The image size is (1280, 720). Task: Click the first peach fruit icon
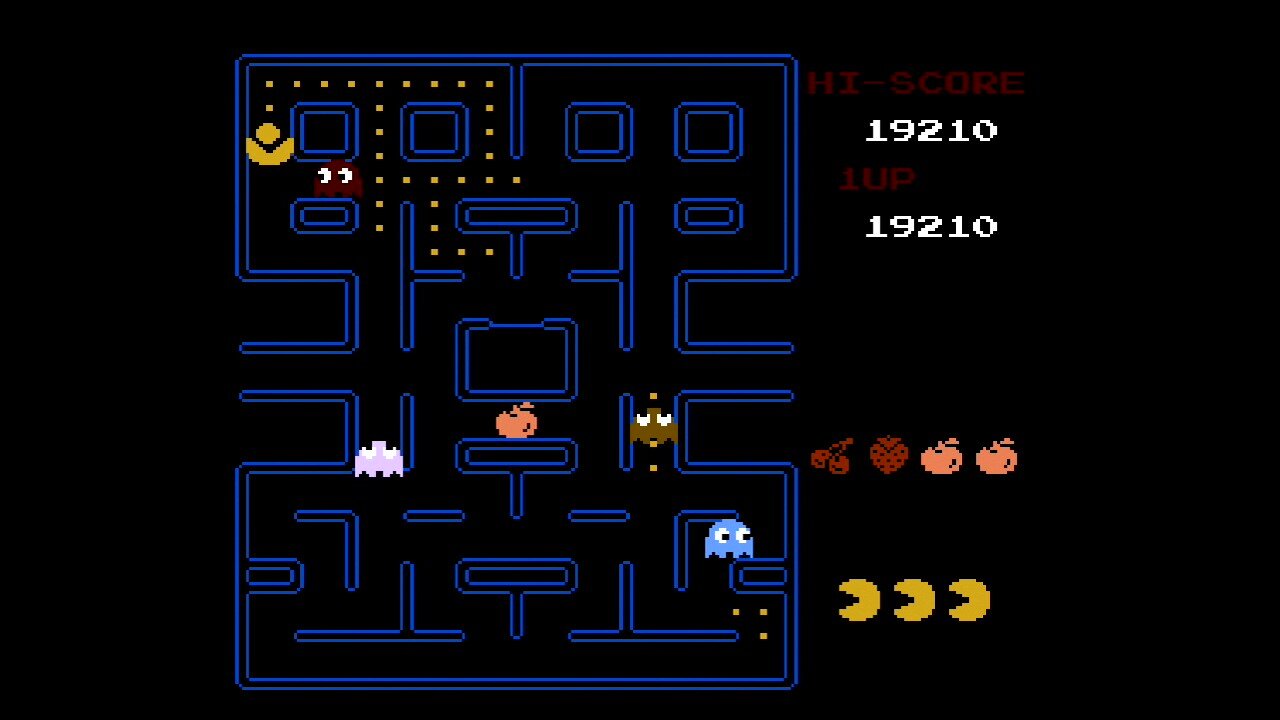click(940, 456)
